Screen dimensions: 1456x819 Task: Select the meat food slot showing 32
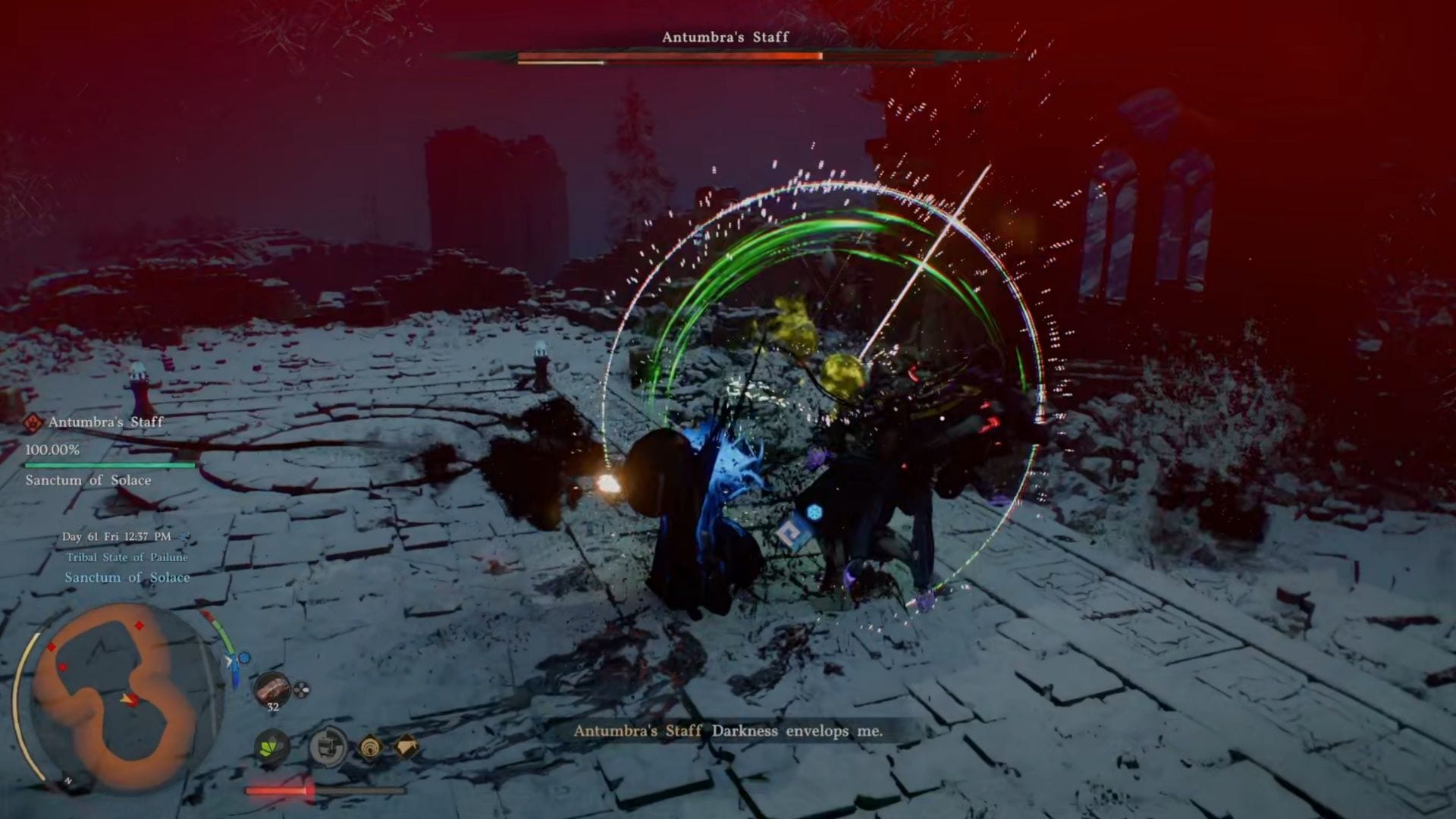coord(272,690)
